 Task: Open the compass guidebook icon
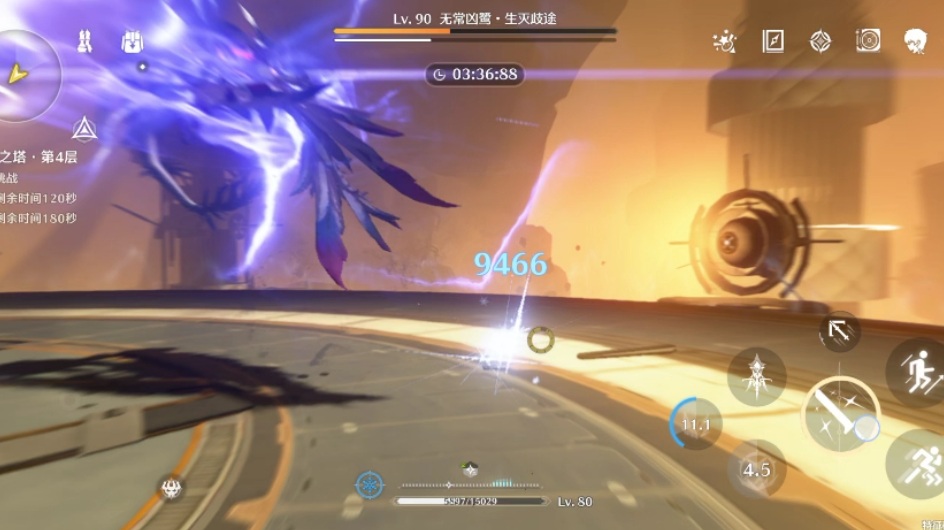[x=773, y=41]
